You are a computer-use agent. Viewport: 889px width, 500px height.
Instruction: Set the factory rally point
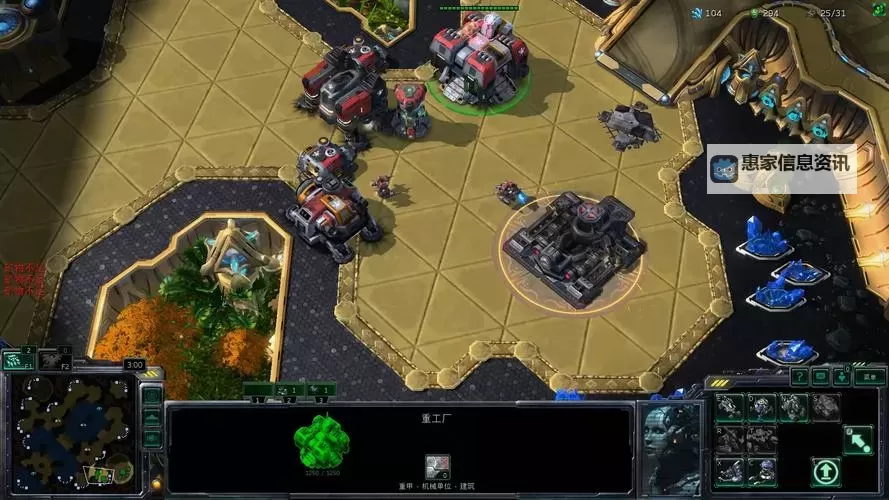click(x=856, y=440)
